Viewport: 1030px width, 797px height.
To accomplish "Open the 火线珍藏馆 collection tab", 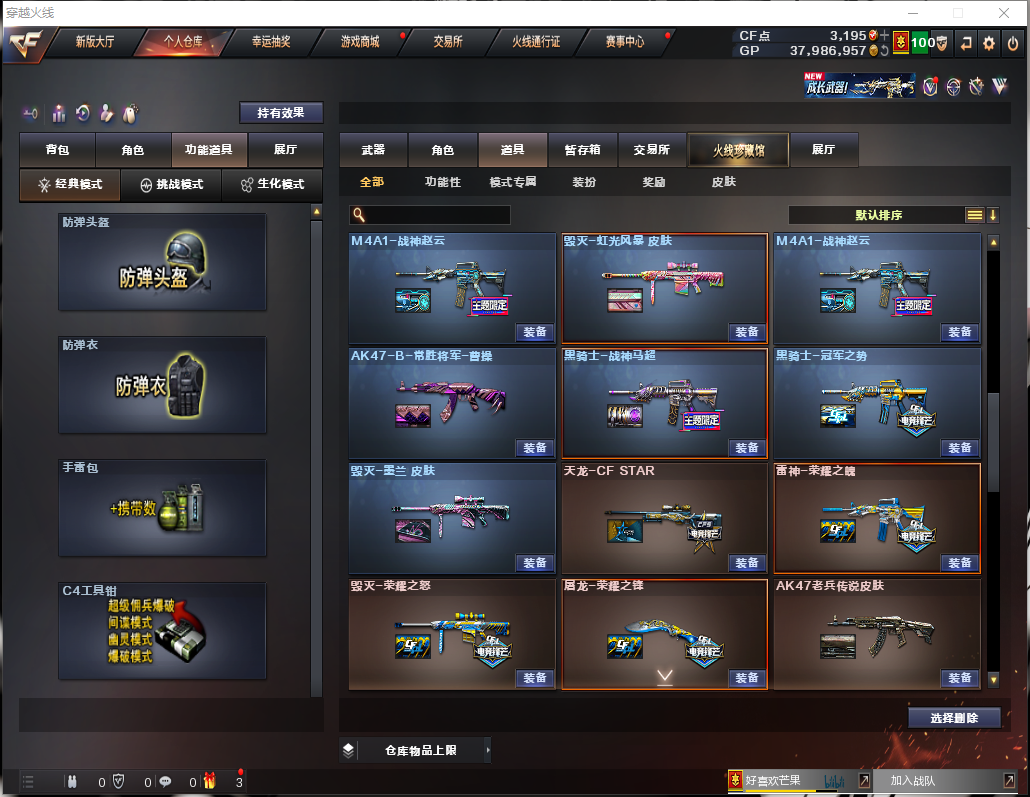I will pyautogui.click(x=738, y=150).
